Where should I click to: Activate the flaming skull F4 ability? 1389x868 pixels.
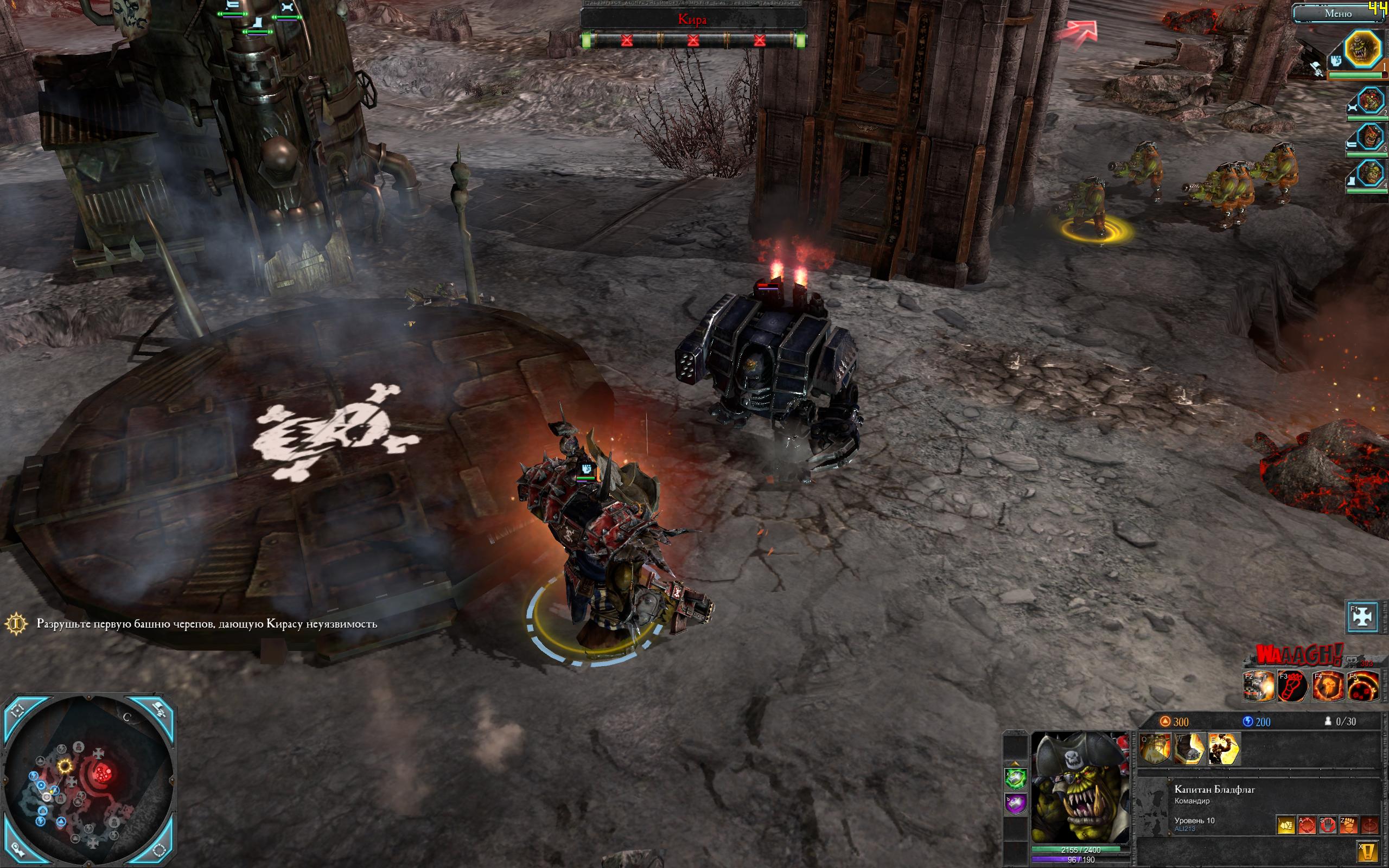click(x=1328, y=685)
